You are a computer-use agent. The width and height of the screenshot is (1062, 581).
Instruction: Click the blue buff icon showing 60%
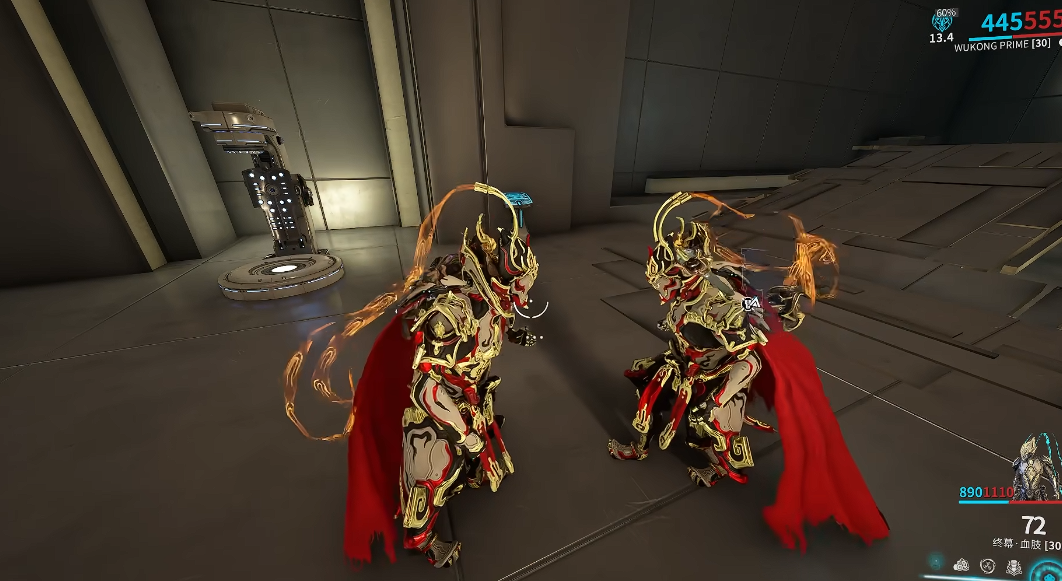click(x=941, y=23)
